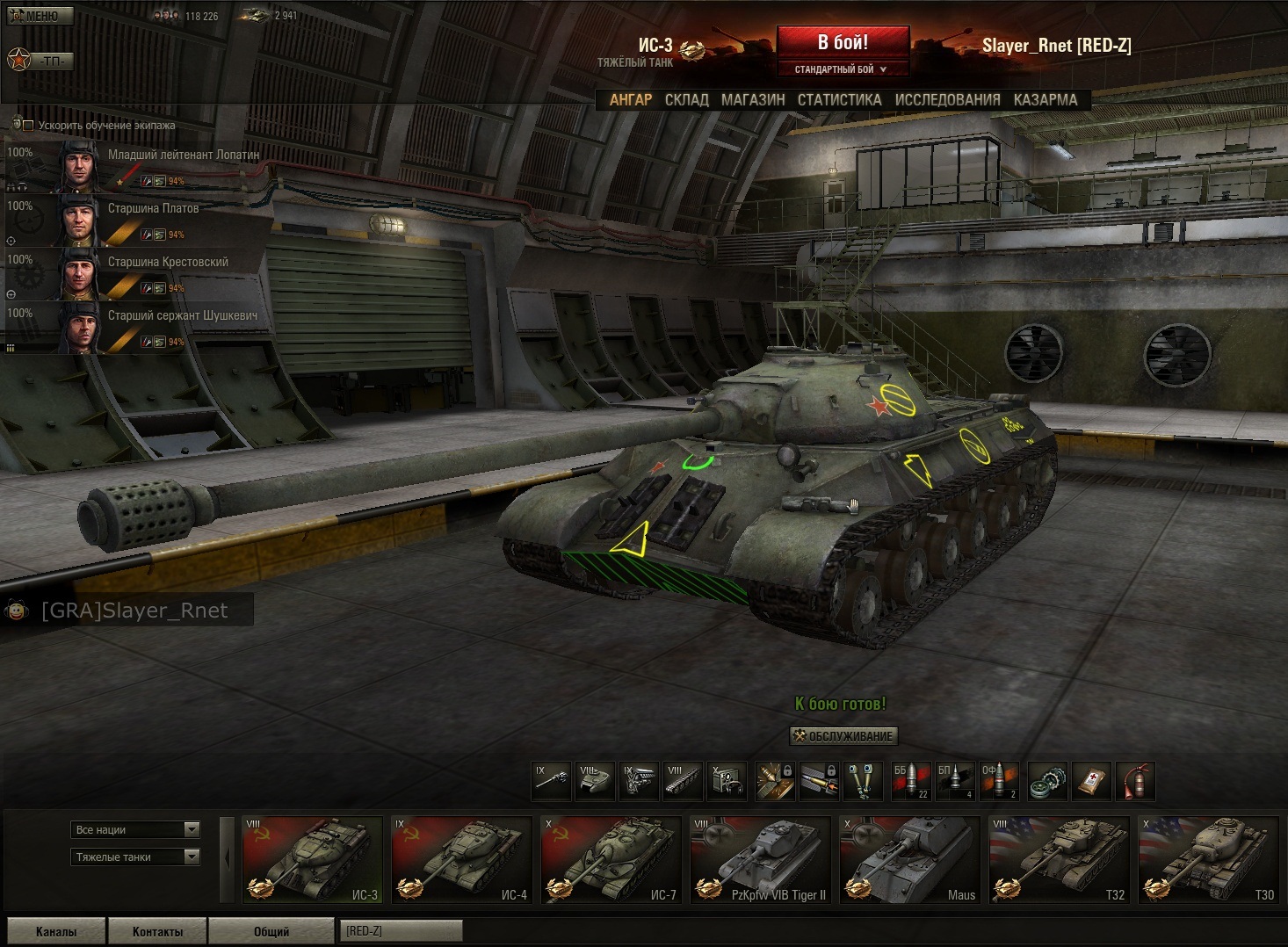The image size is (1288, 947).
Task: Choose the Maus tank thumbnail
Action: (x=909, y=860)
